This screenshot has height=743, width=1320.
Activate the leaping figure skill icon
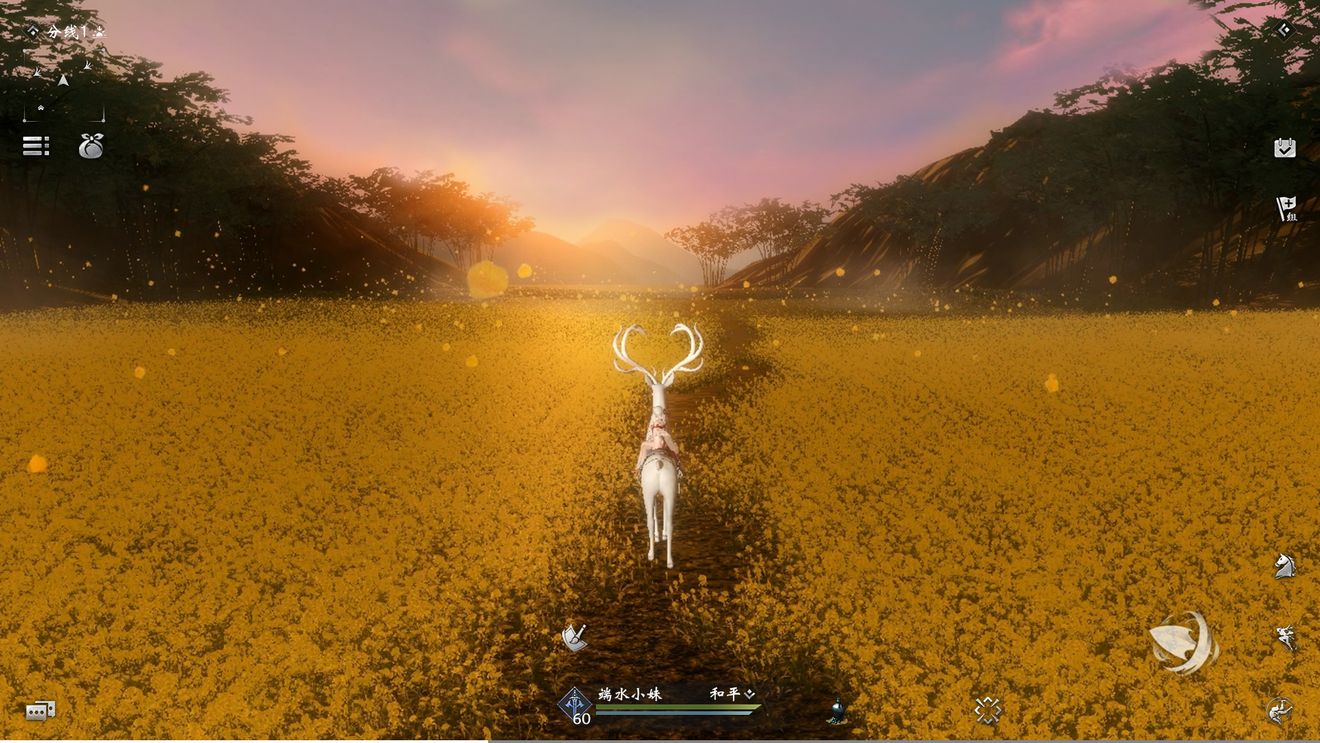point(1285,637)
